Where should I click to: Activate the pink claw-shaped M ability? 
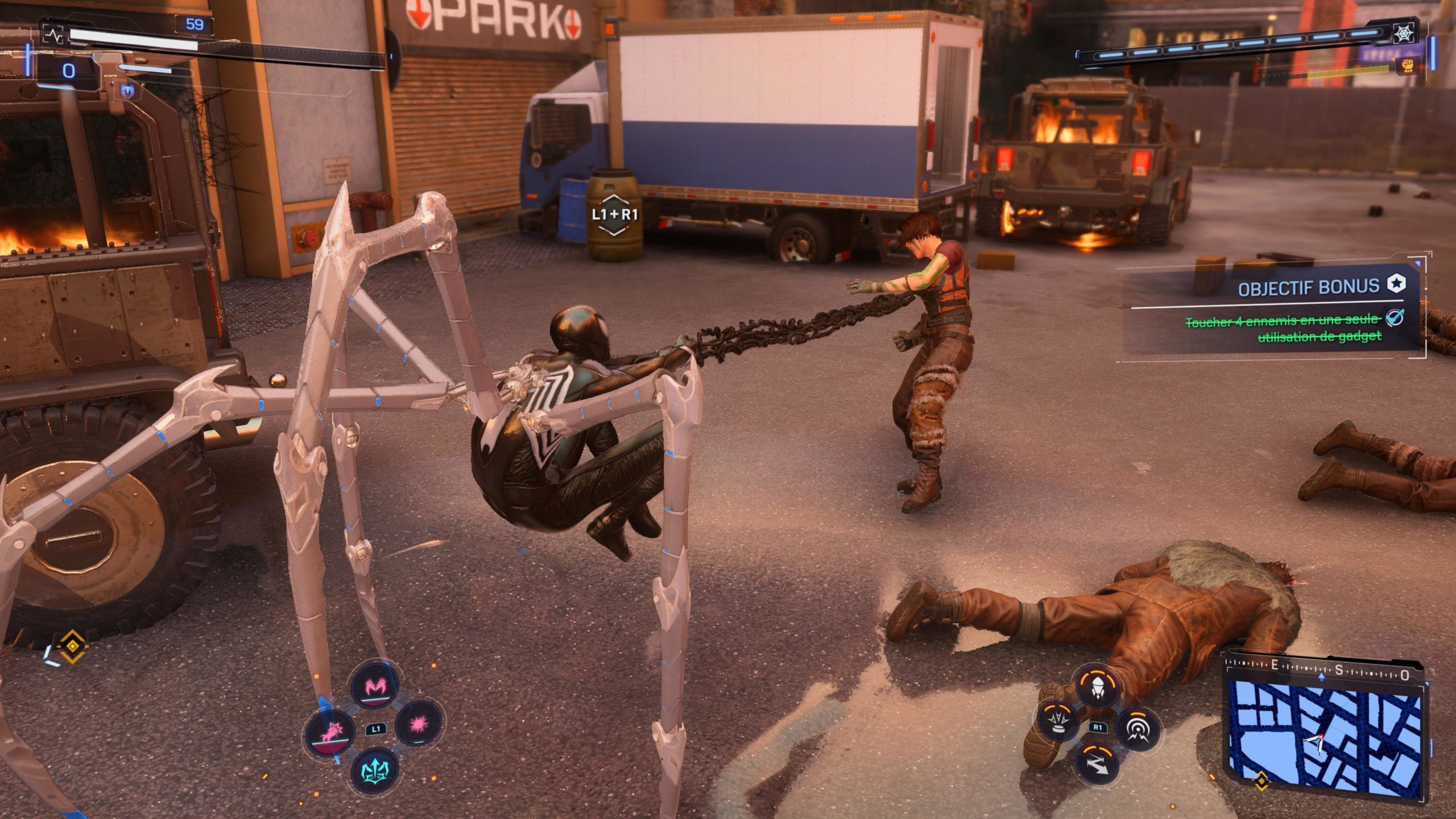coord(374,688)
